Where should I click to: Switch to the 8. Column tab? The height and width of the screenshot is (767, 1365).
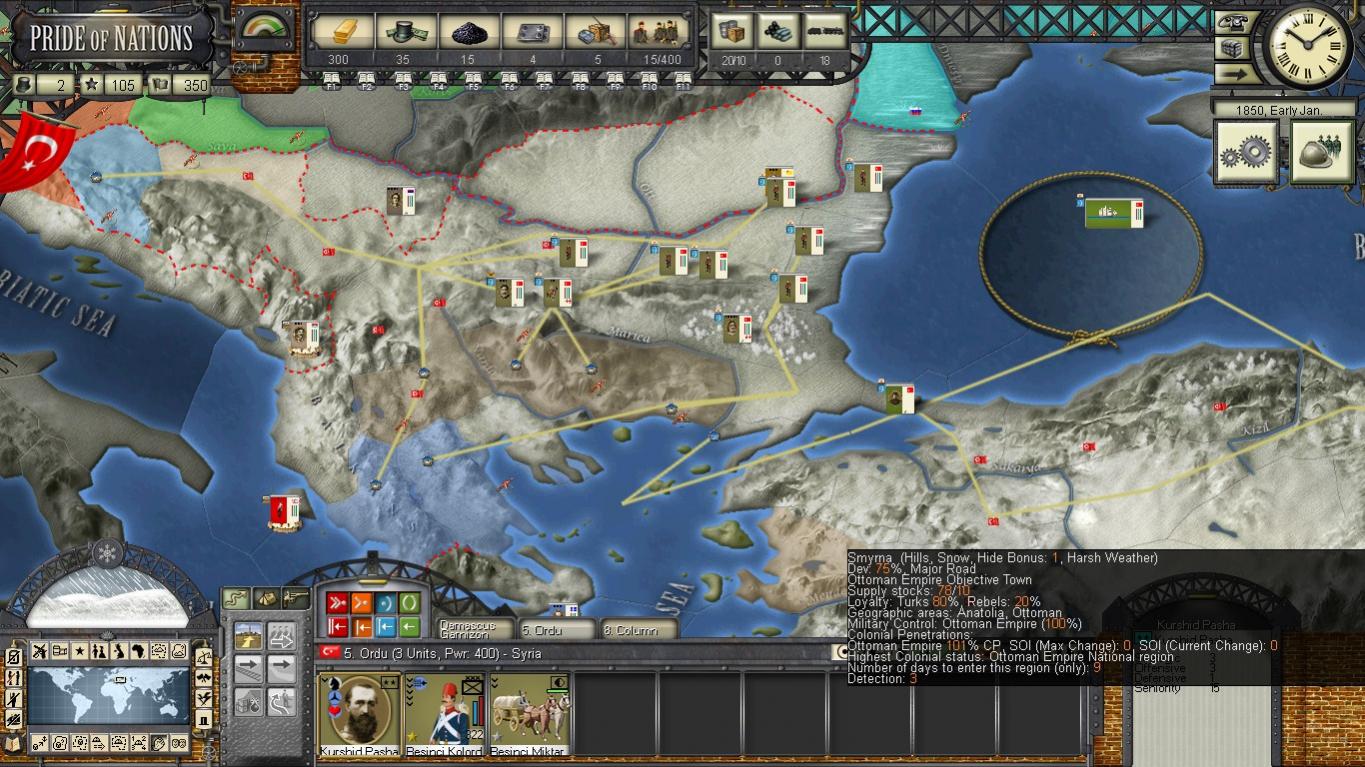(x=637, y=630)
